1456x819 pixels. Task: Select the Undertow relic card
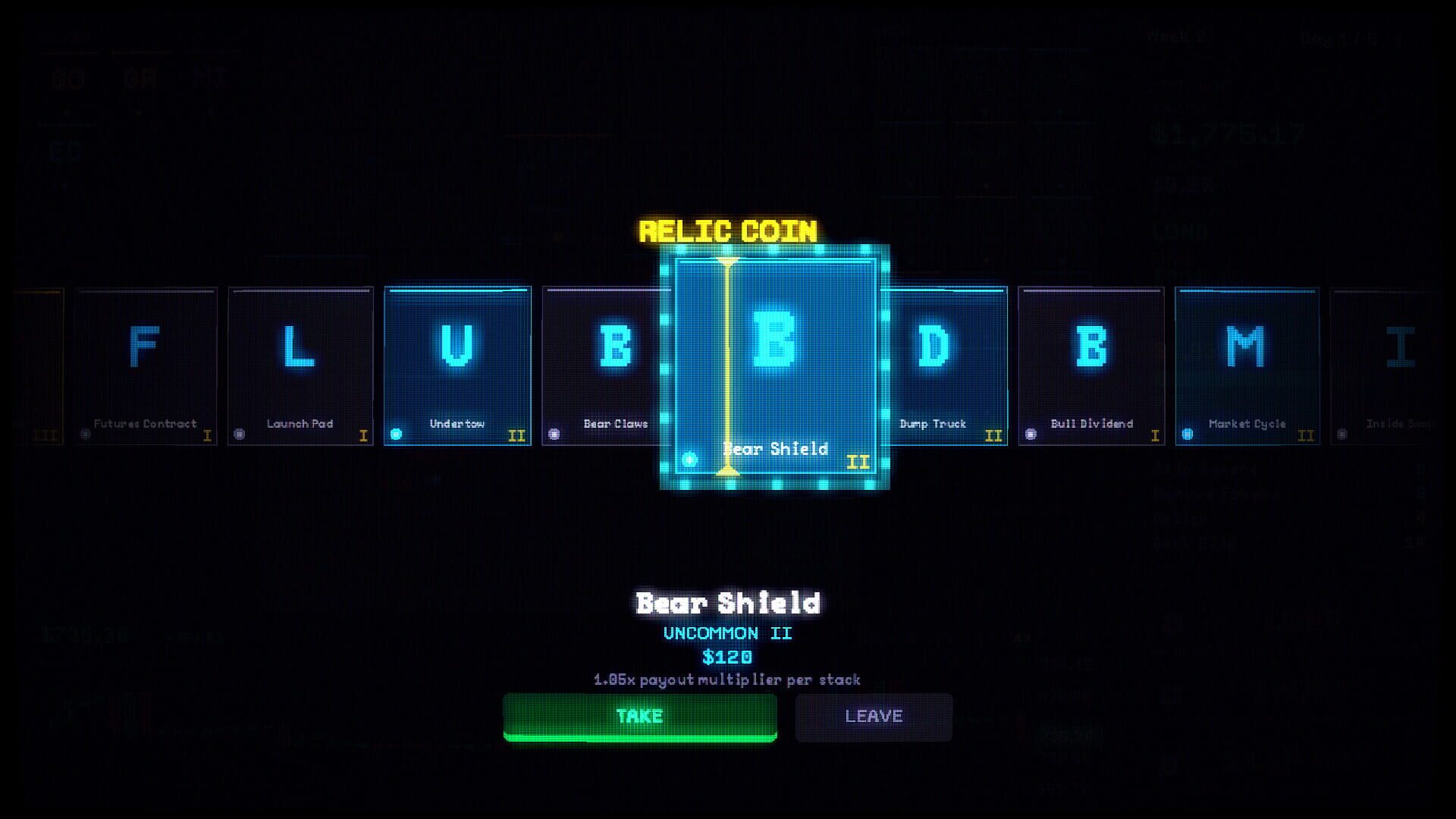coord(457,364)
